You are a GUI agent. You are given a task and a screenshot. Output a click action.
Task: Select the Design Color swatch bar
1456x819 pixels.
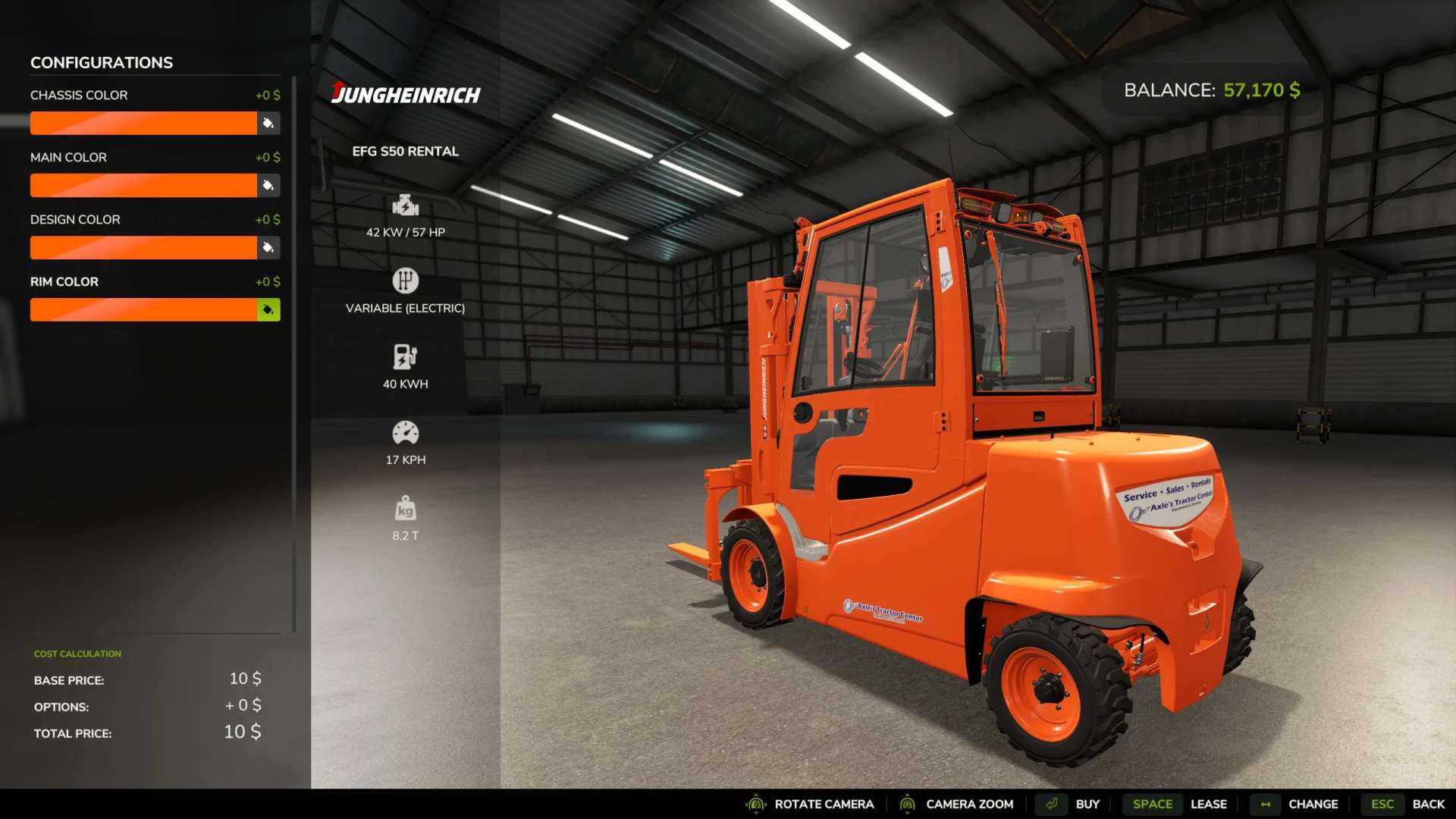[143, 247]
